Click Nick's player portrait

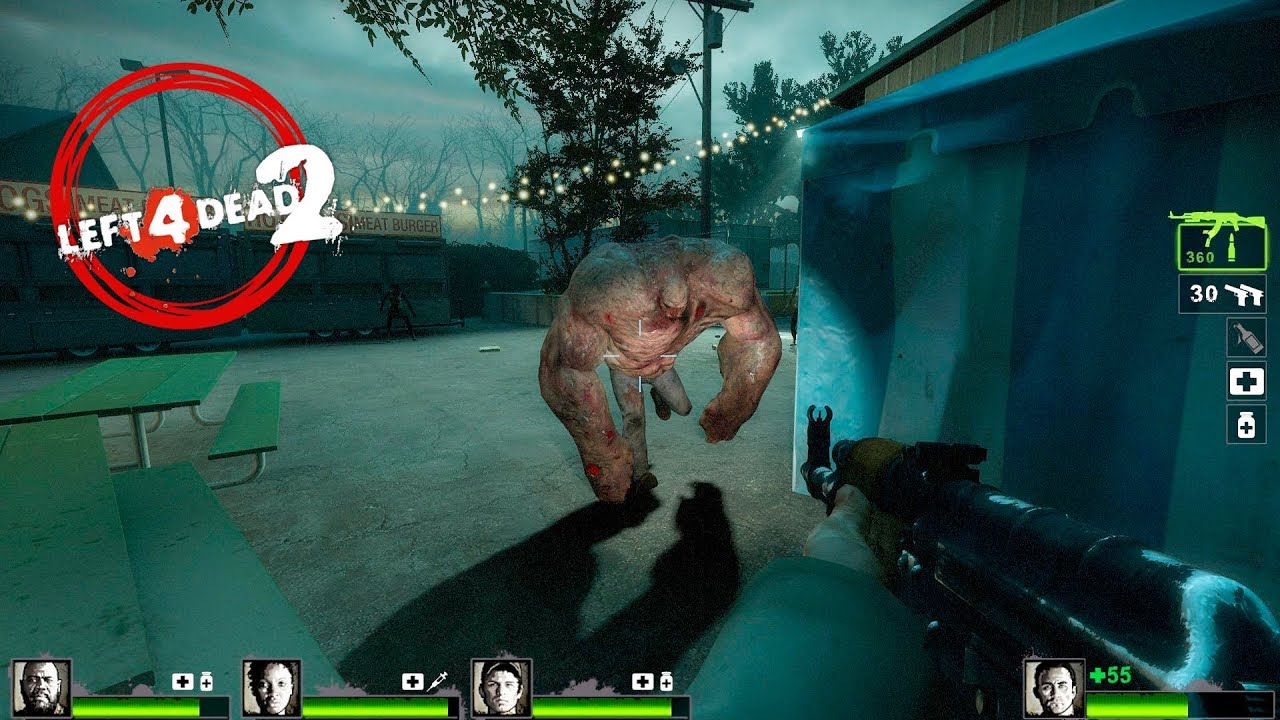1052,687
